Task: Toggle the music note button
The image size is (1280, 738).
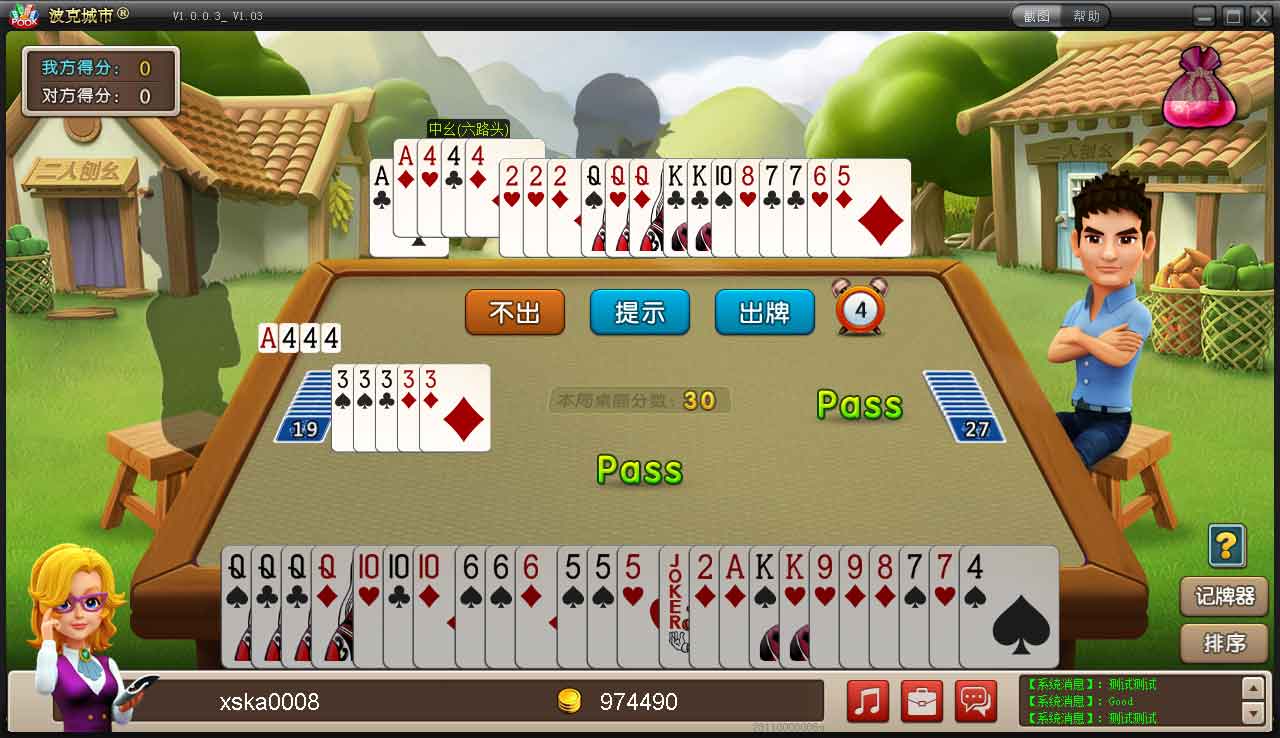Action: (x=868, y=700)
